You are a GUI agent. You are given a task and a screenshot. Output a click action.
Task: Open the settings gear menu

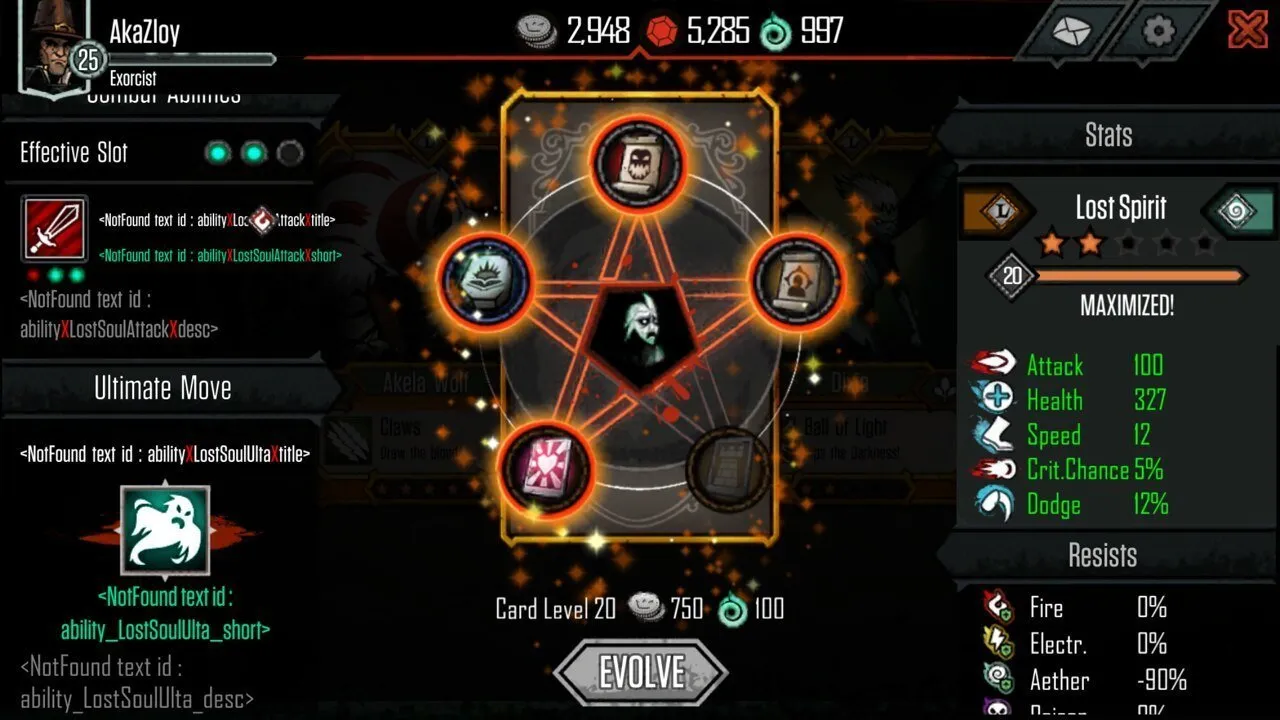click(x=1158, y=31)
